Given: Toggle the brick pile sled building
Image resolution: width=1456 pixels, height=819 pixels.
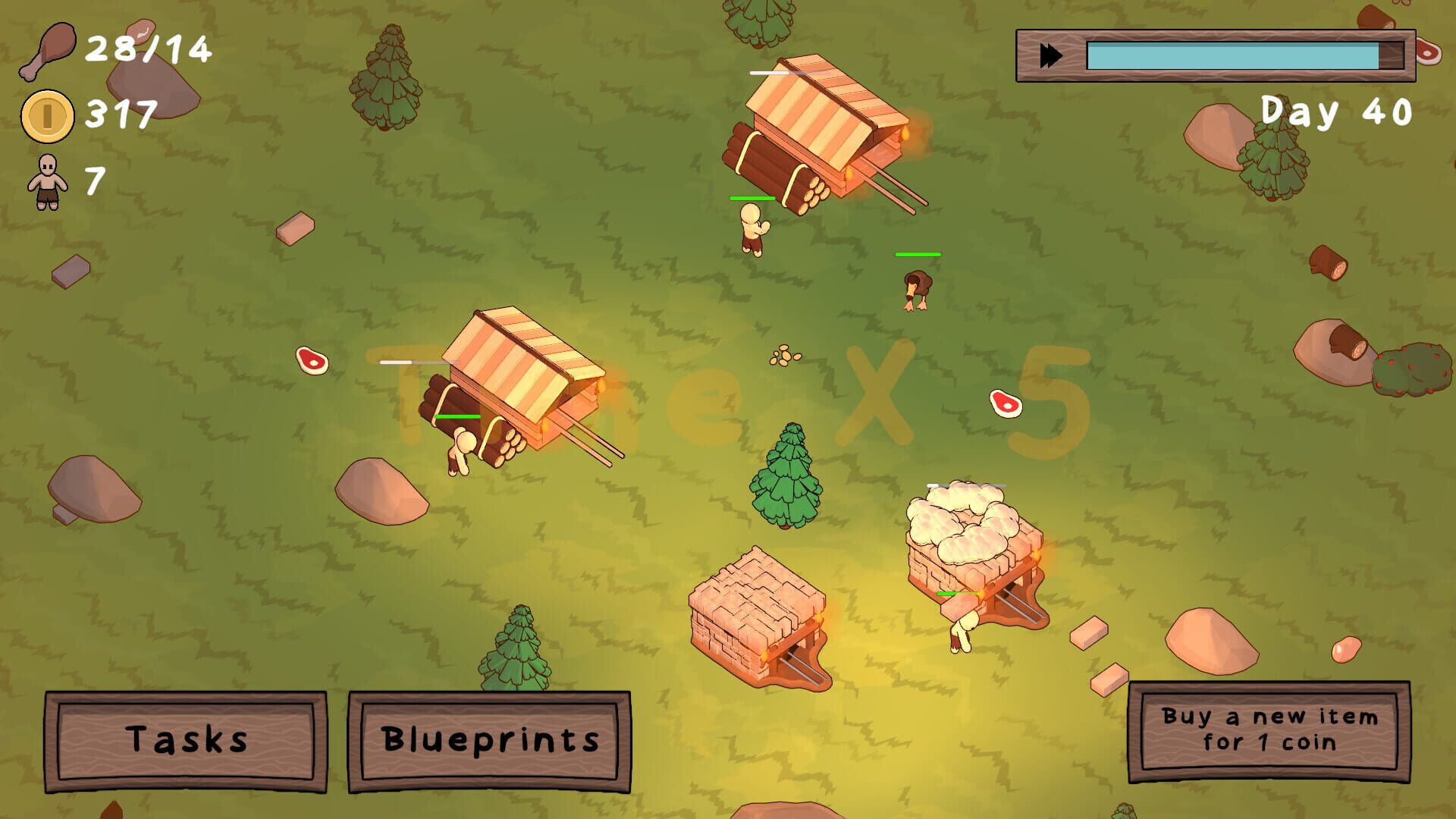Looking at the screenshot, I should pos(758,614).
